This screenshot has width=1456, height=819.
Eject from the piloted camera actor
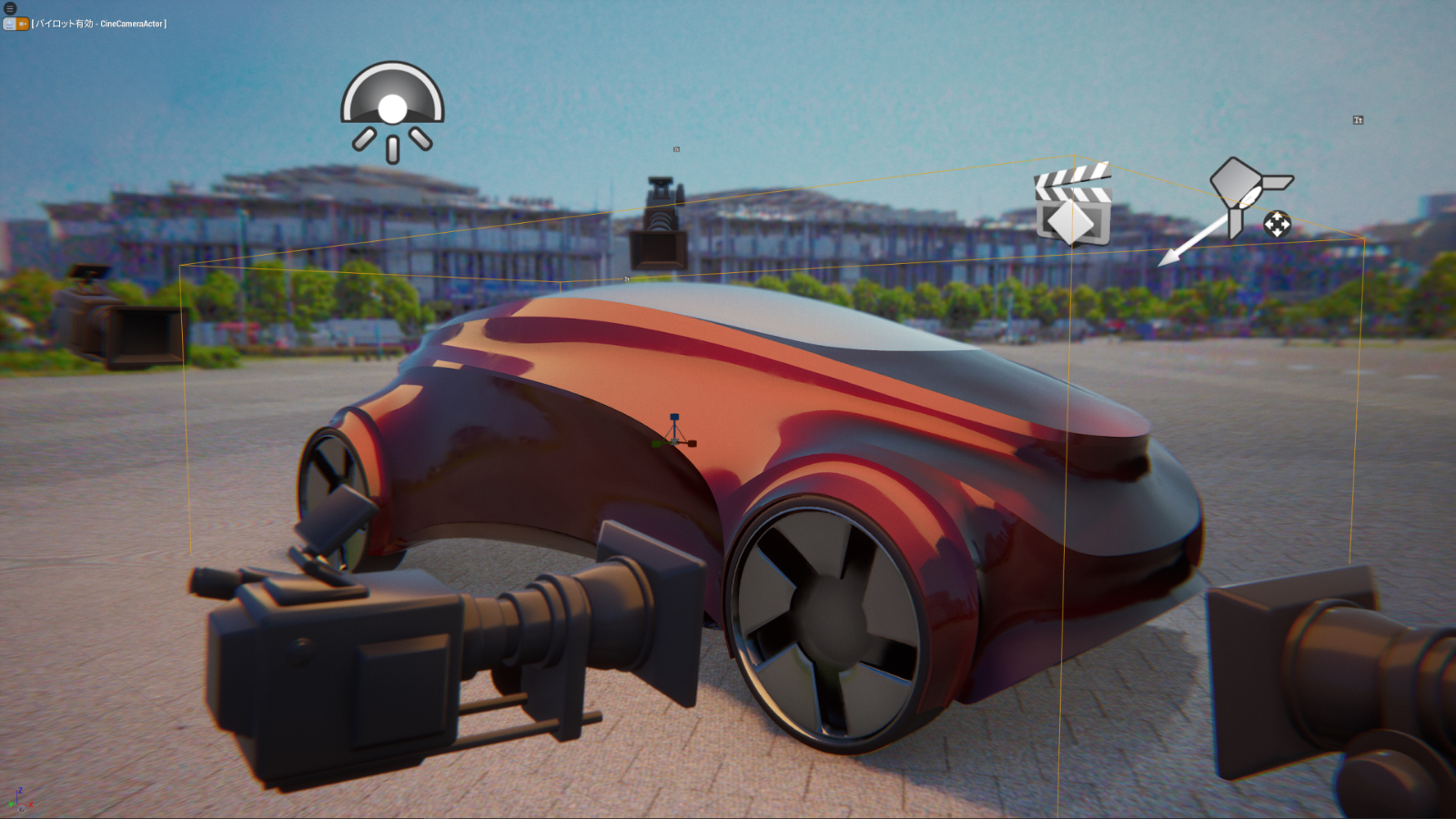pos(9,24)
